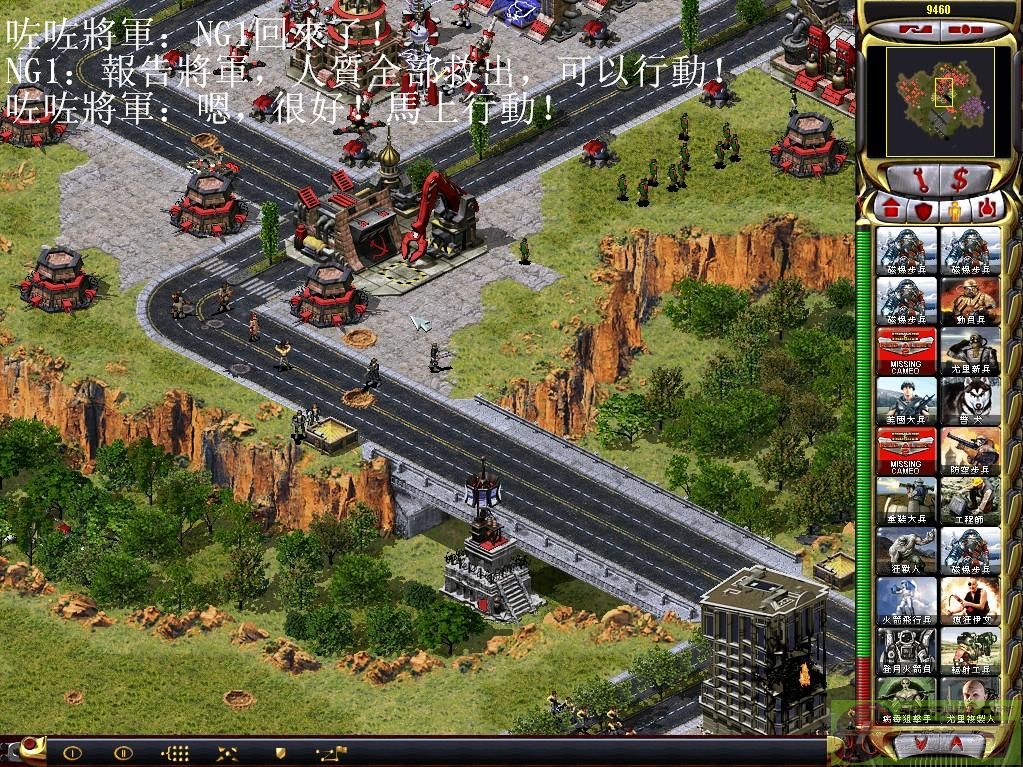Select the 美國大兵 GI cameo
The height and width of the screenshot is (767, 1023).
[907, 401]
